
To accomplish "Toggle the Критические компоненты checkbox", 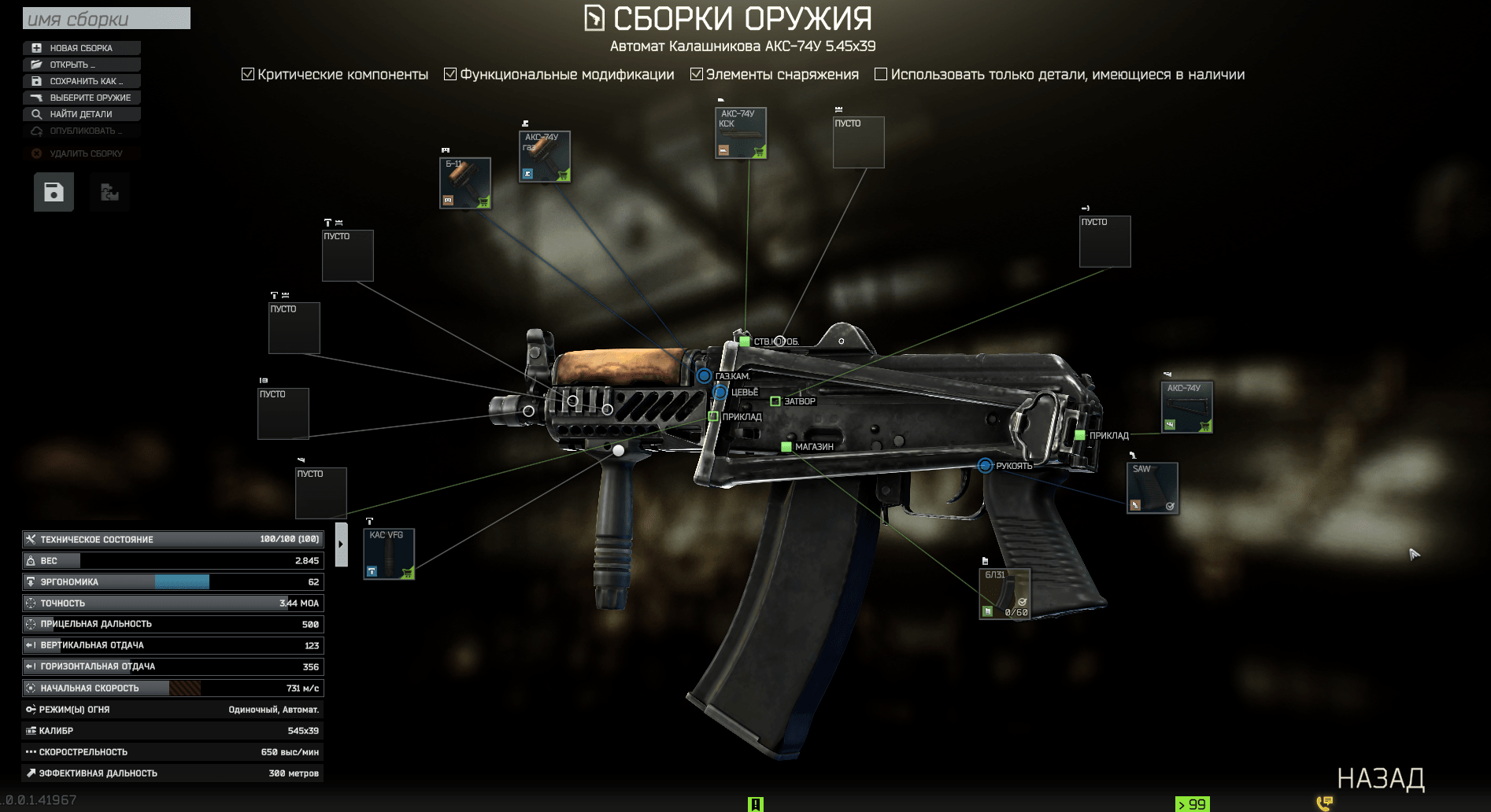I will point(248,74).
